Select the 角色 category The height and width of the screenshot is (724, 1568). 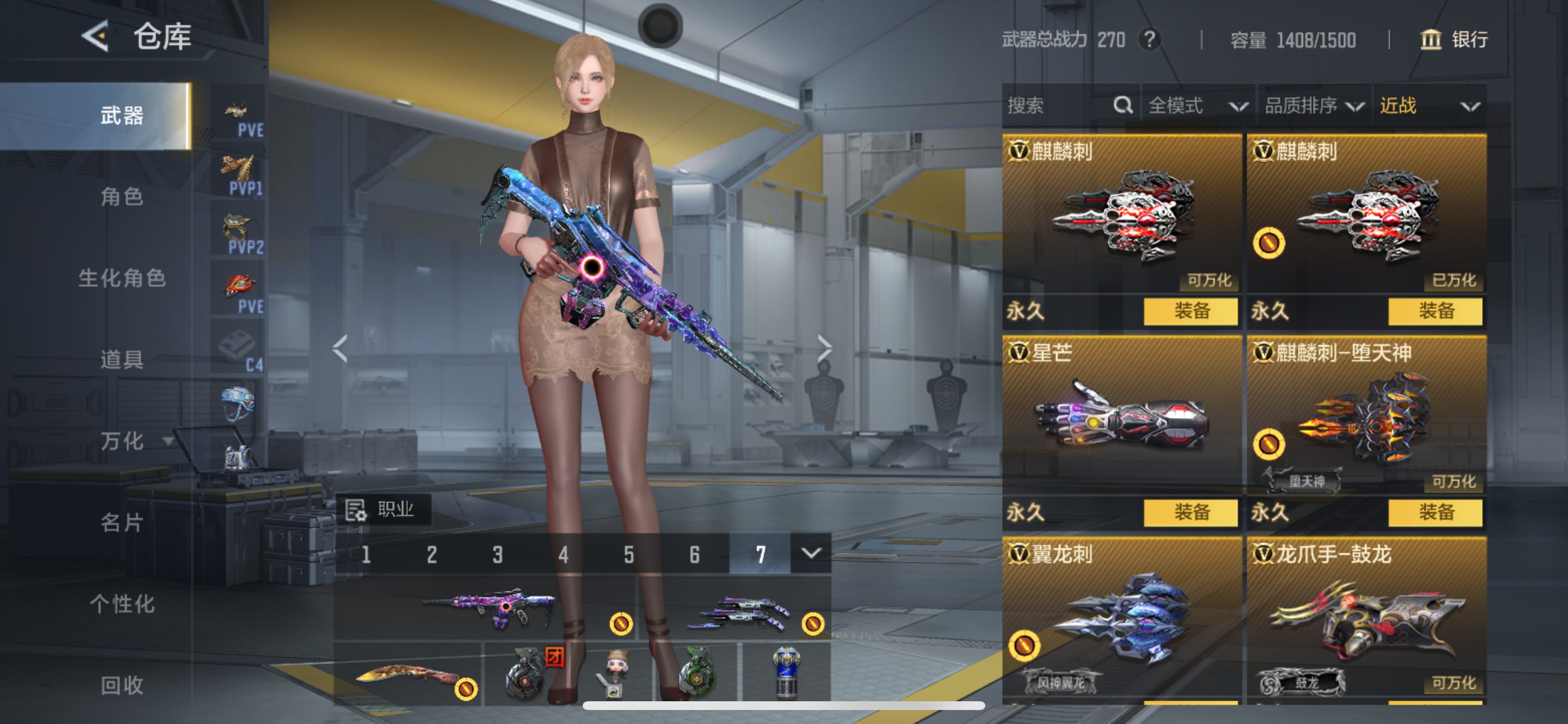click(122, 196)
